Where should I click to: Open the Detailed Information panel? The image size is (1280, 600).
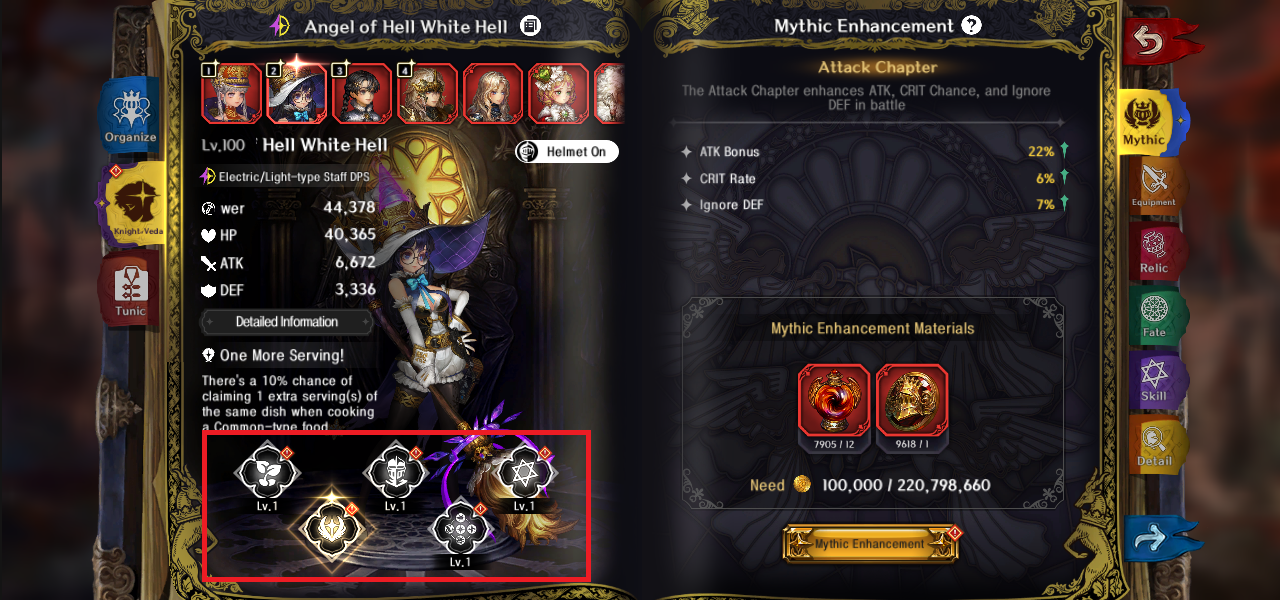pyautogui.click(x=287, y=322)
